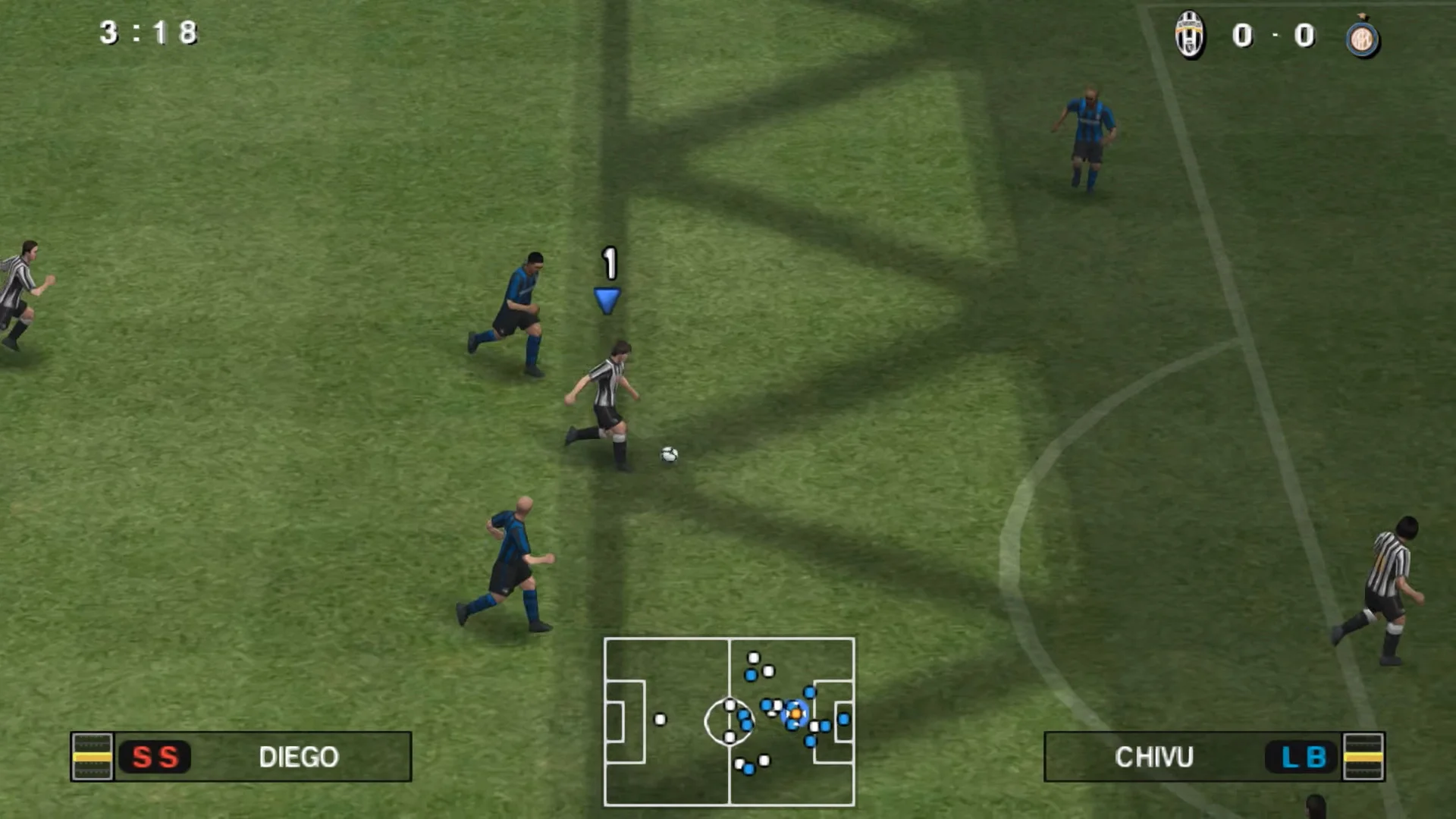This screenshot has height=819, width=1456.
Task: Click the blue triangle below the number 1
Action: tap(607, 300)
